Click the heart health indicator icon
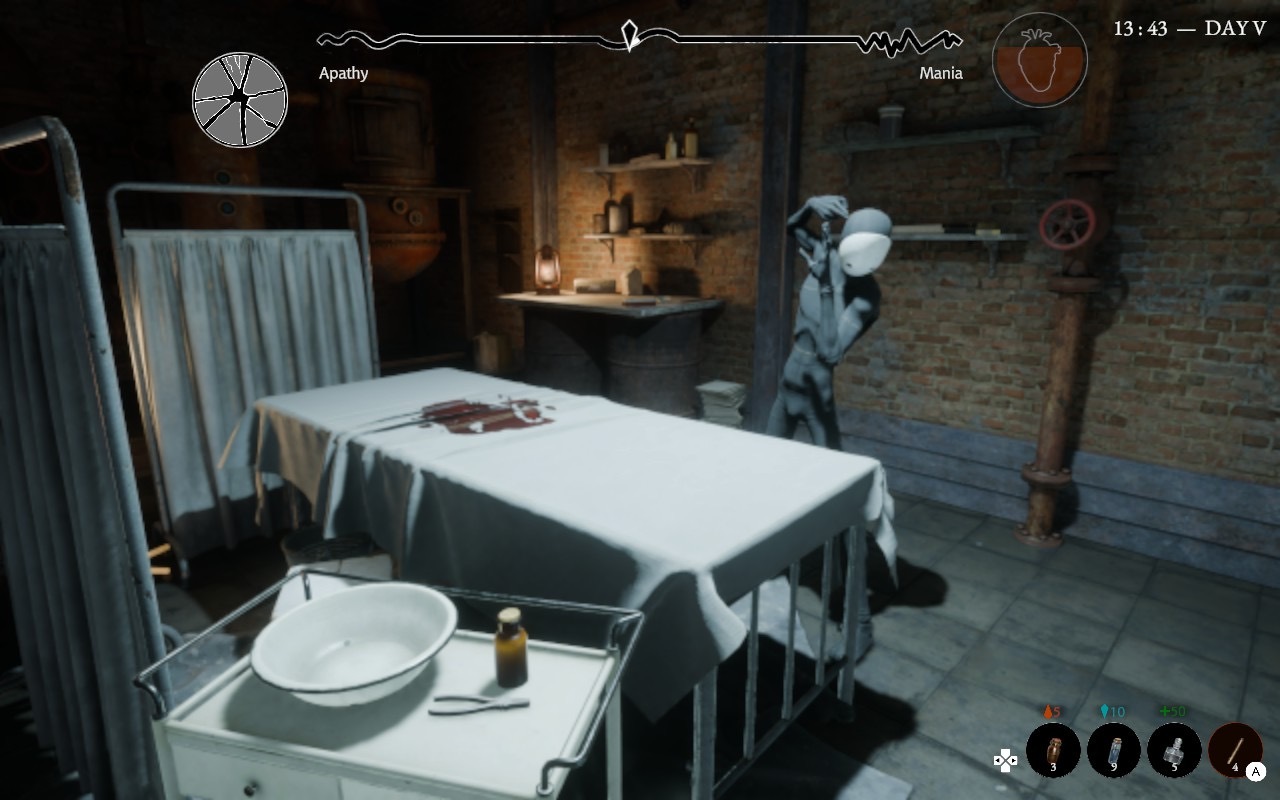The height and width of the screenshot is (800, 1280). 1039,60
